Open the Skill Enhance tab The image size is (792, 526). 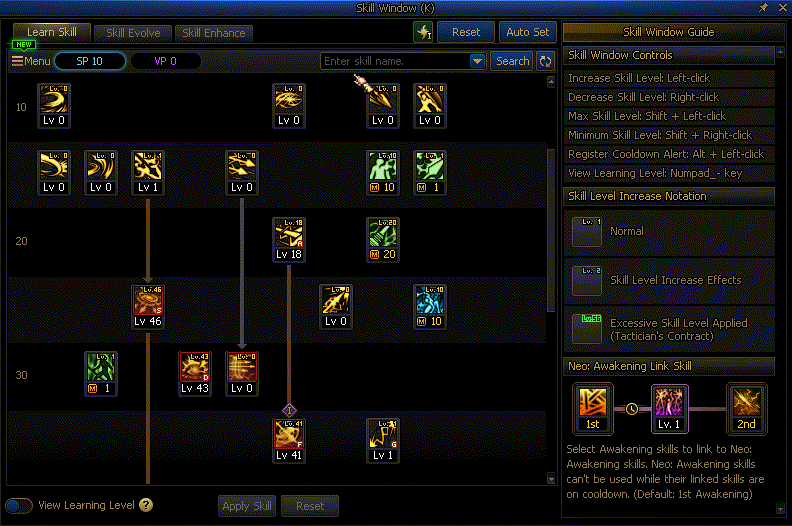[x=214, y=32]
